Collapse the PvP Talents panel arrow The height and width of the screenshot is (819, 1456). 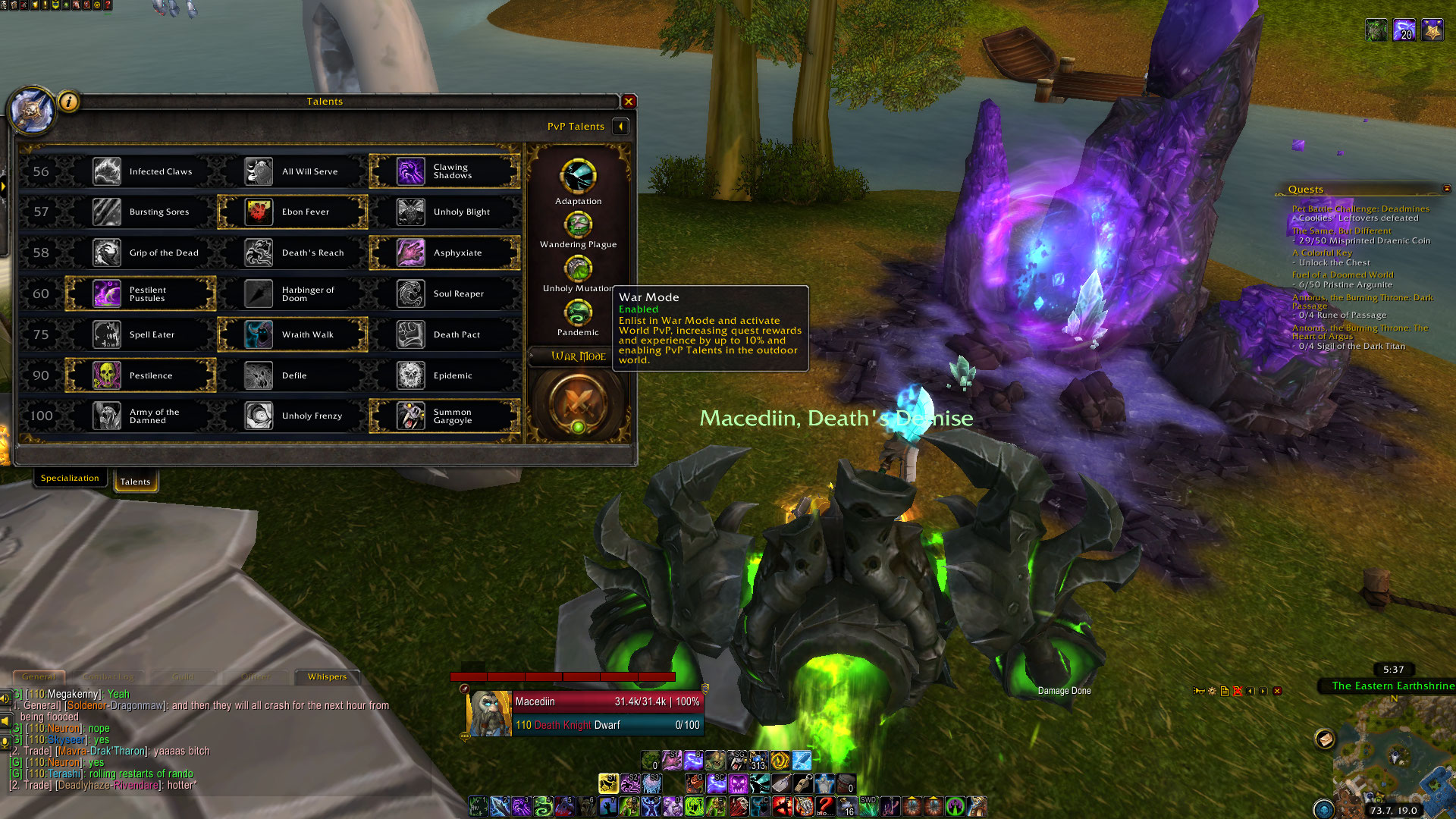click(x=620, y=127)
